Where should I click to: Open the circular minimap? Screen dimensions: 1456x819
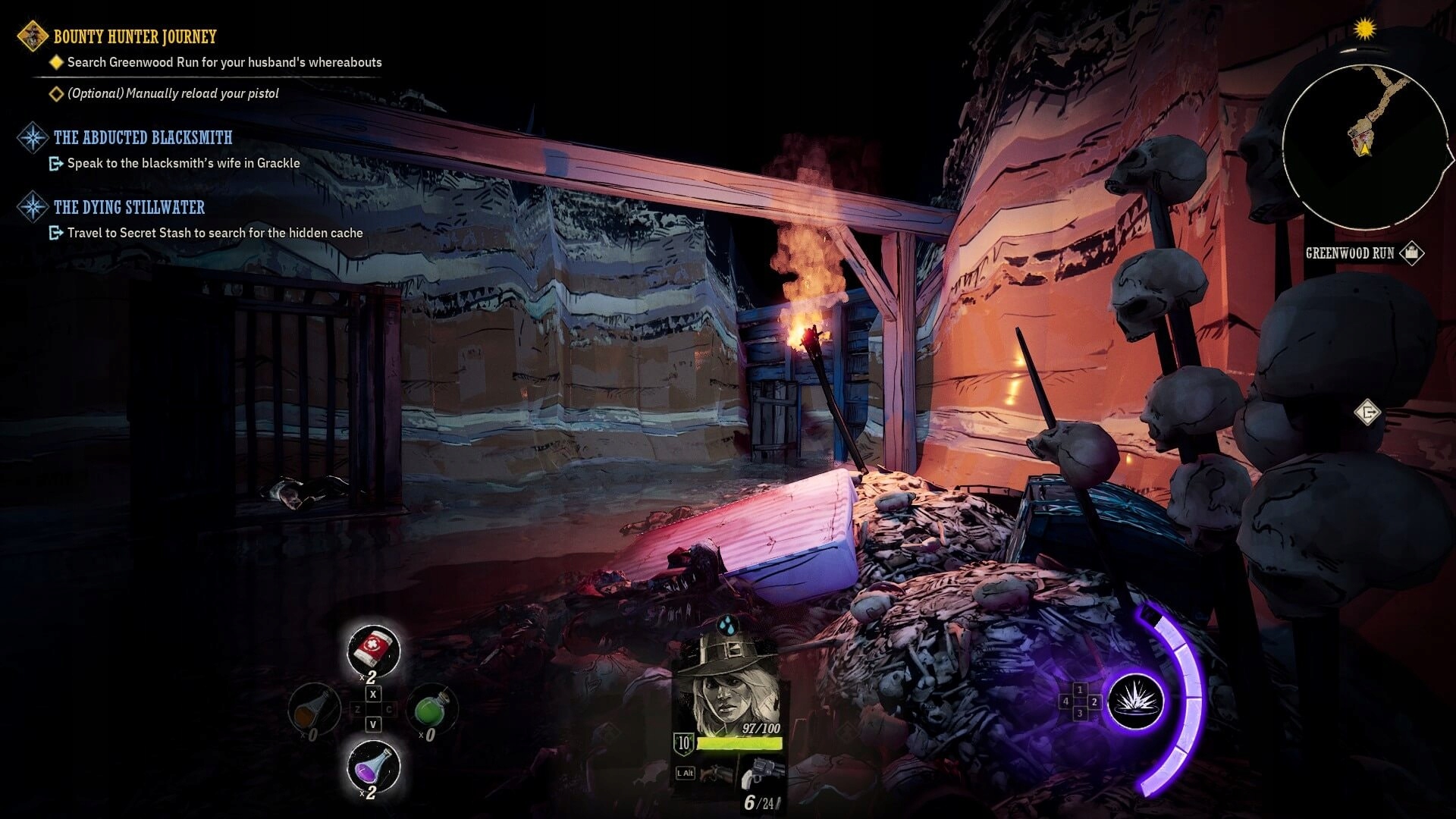coord(1364,146)
